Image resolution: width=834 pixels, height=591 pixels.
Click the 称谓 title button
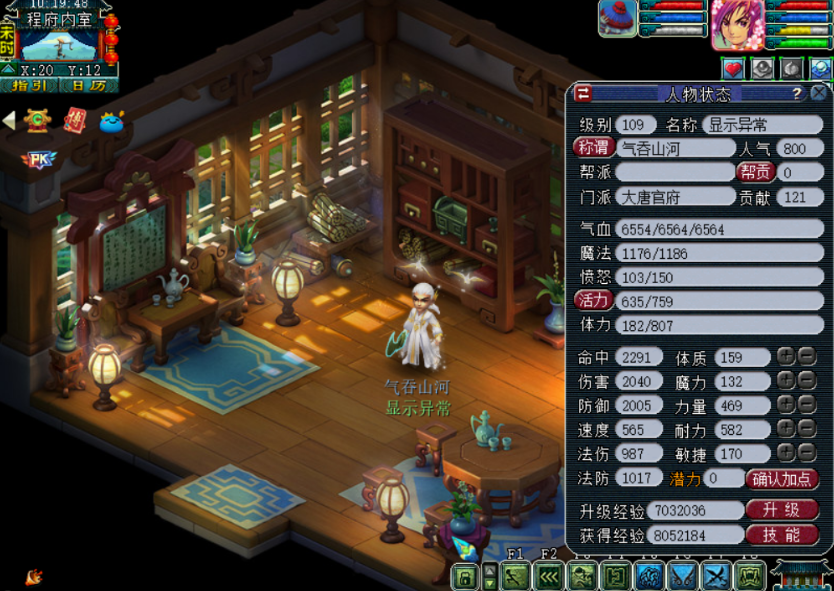click(592, 149)
